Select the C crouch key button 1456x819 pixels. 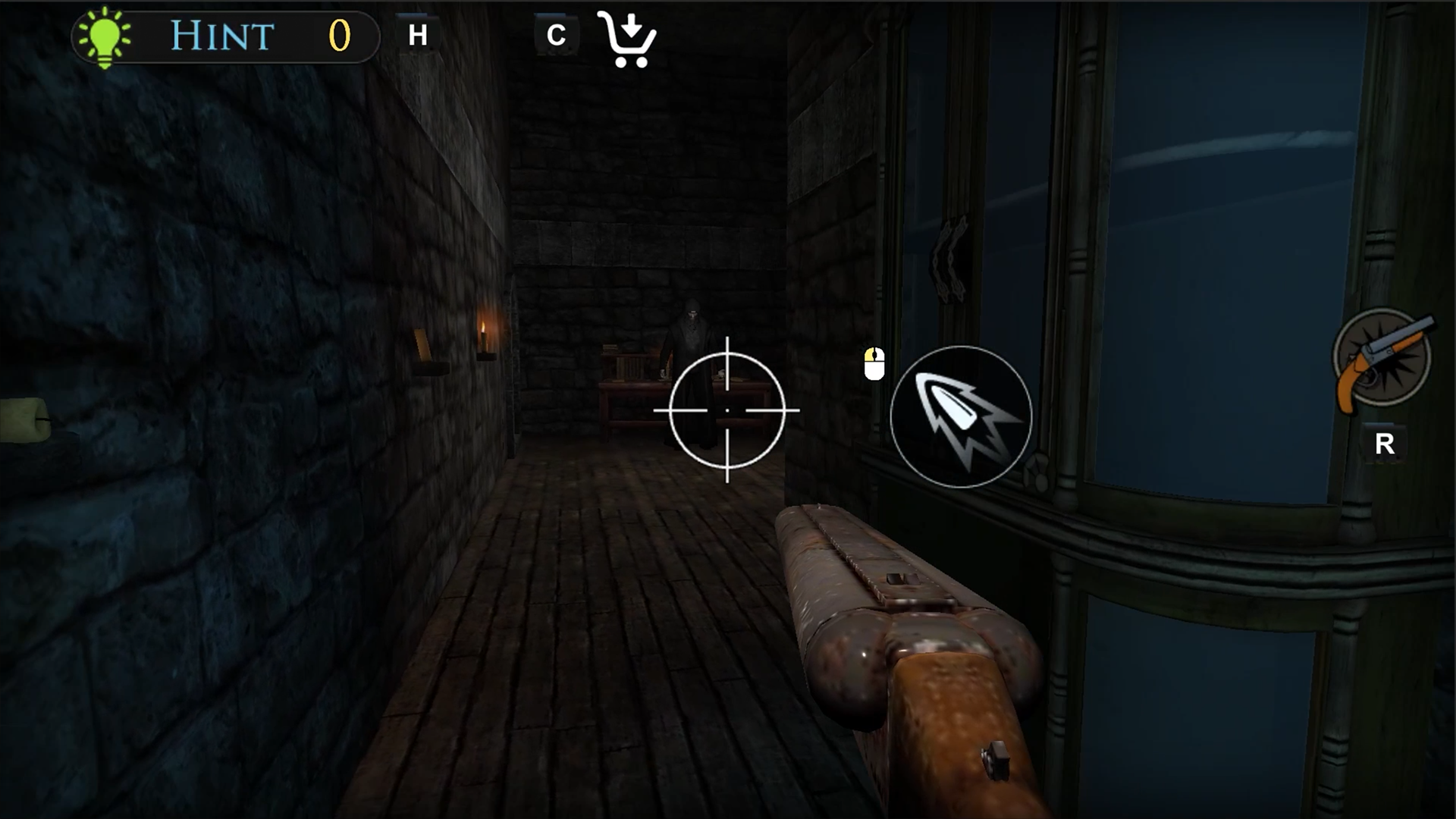click(x=557, y=33)
